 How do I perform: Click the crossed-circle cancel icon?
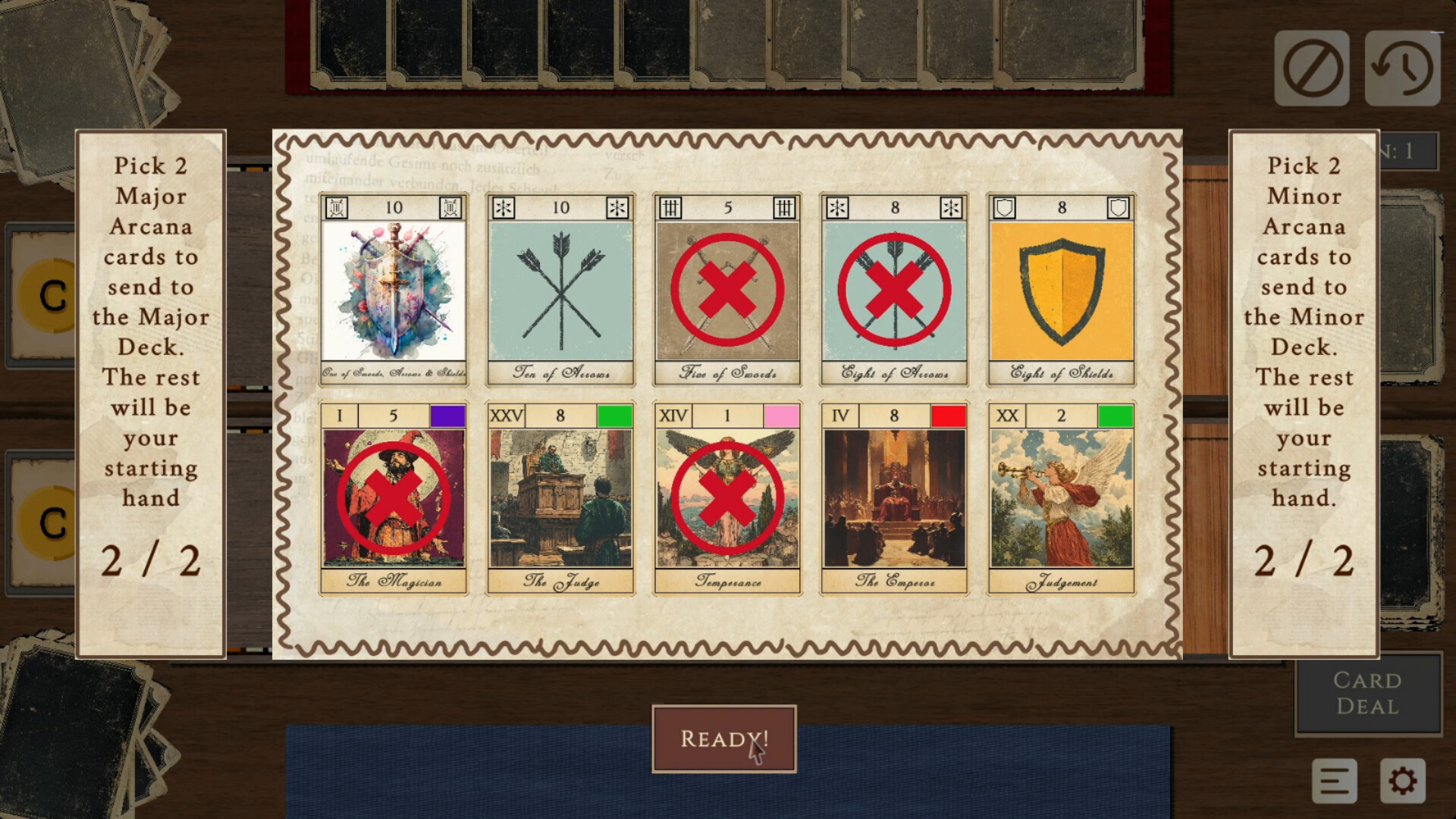pyautogui.click(x=1311, y=68)
